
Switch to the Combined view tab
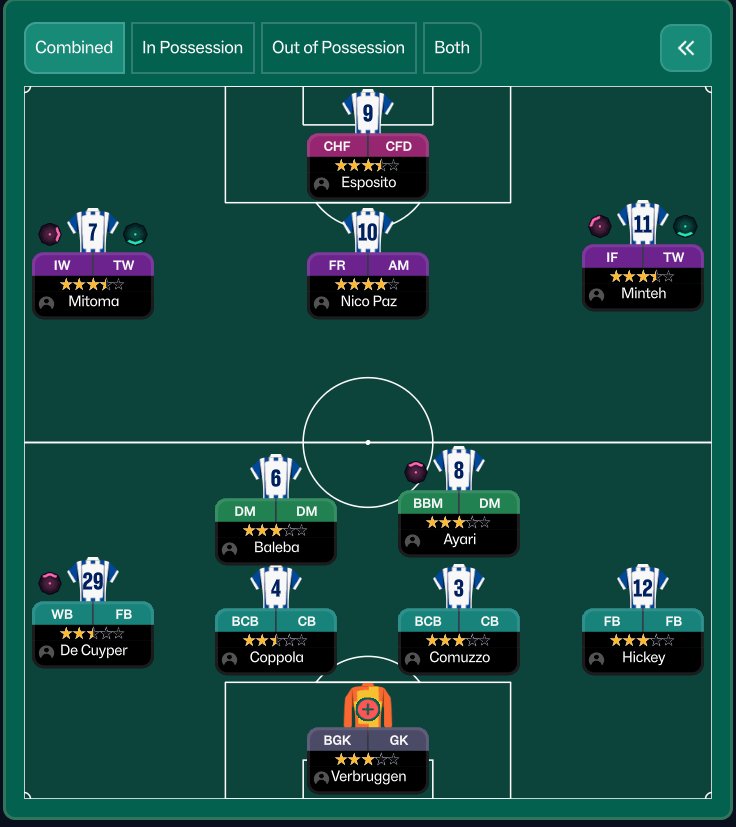74,48
